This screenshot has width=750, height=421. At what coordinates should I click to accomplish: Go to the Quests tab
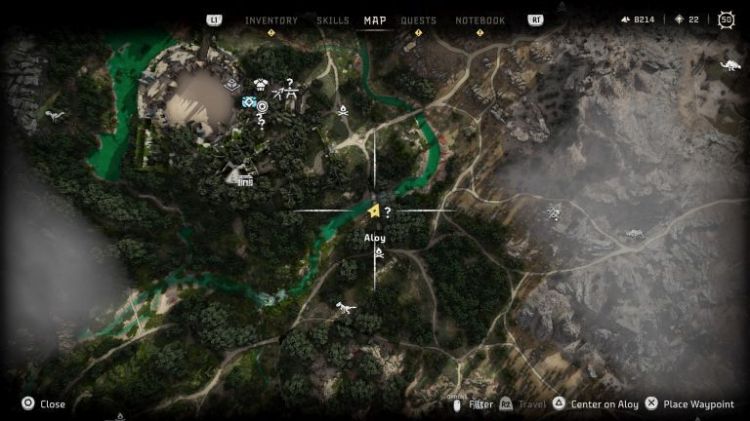(418, 20)
